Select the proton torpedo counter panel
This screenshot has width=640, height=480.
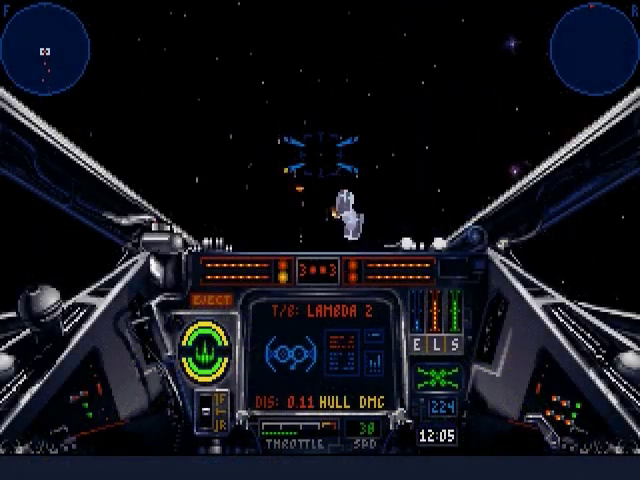coord(317,270)
